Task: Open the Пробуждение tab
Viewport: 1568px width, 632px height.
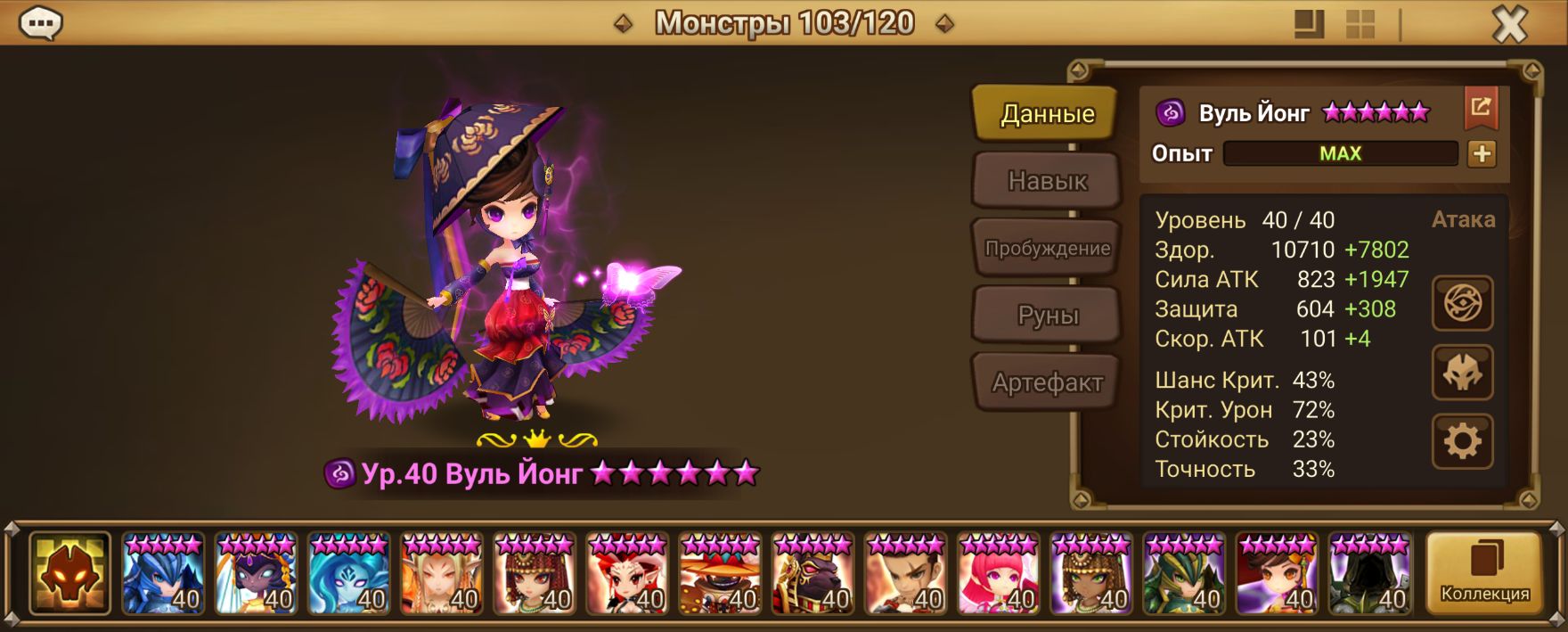Action: [1047, 249]
